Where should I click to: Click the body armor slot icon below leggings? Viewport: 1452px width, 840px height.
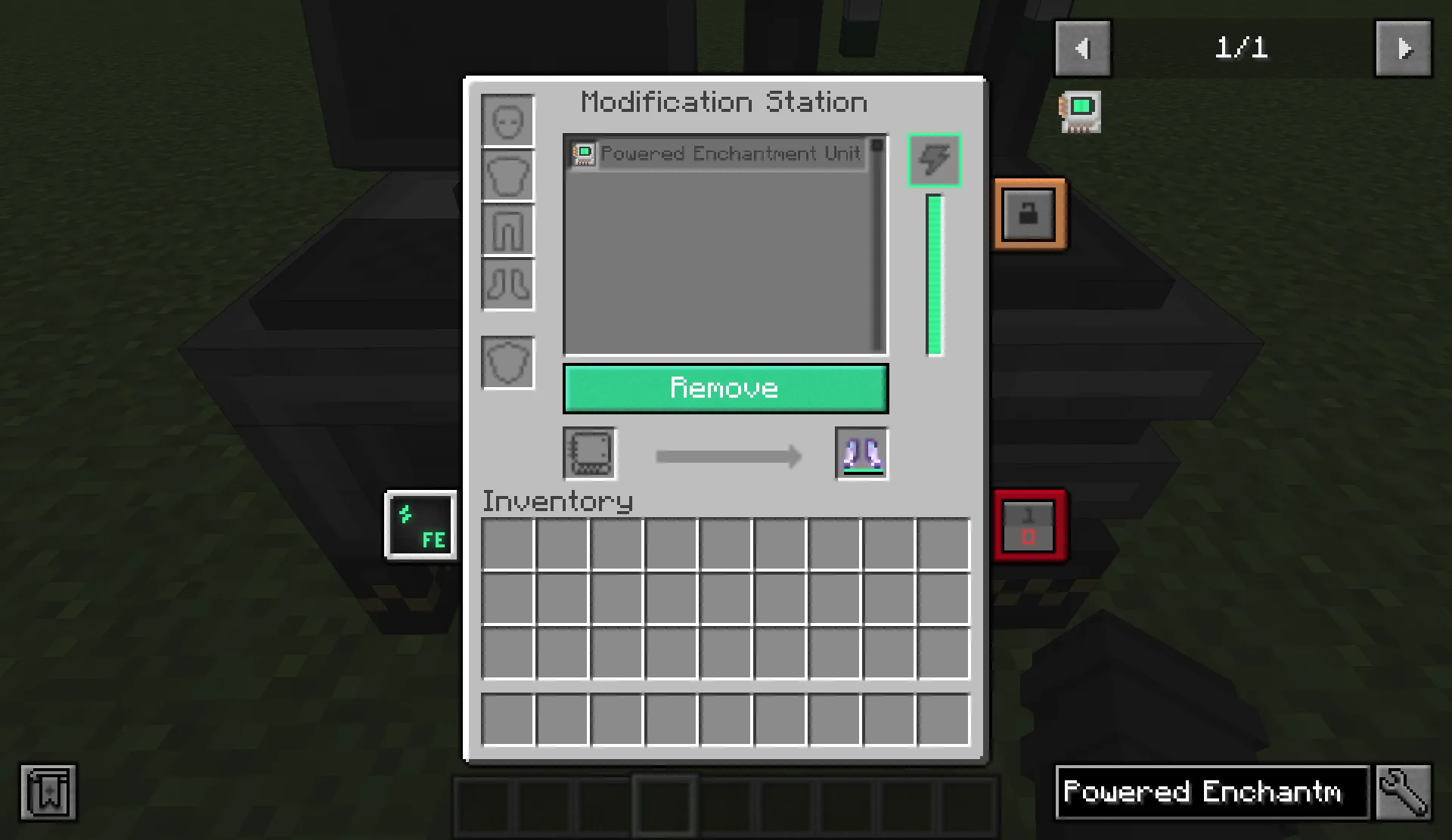tap(507, 362)
